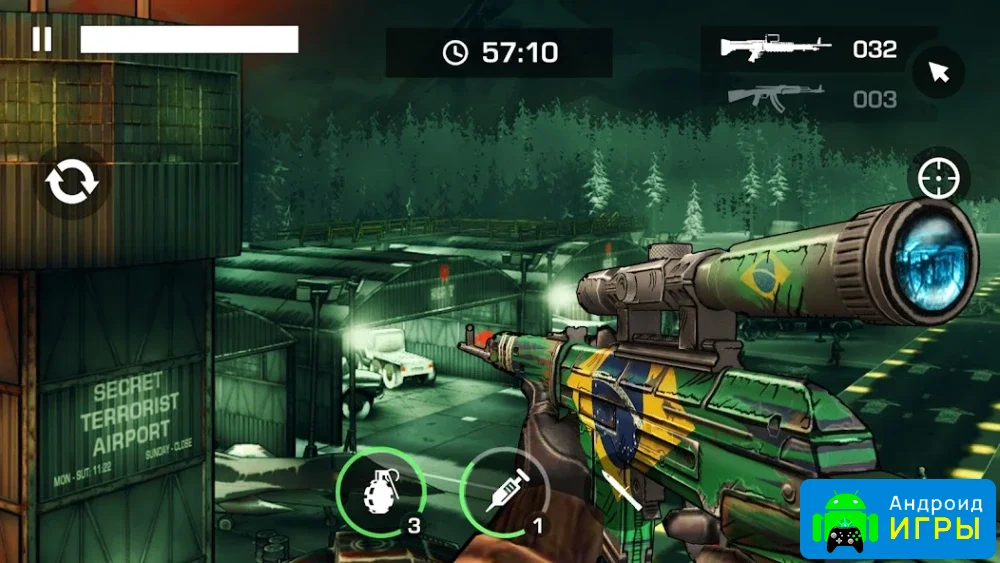Activate the crosshair aim button
Image resolution: width=1000 pixels, height=563 pixels.
938,180
